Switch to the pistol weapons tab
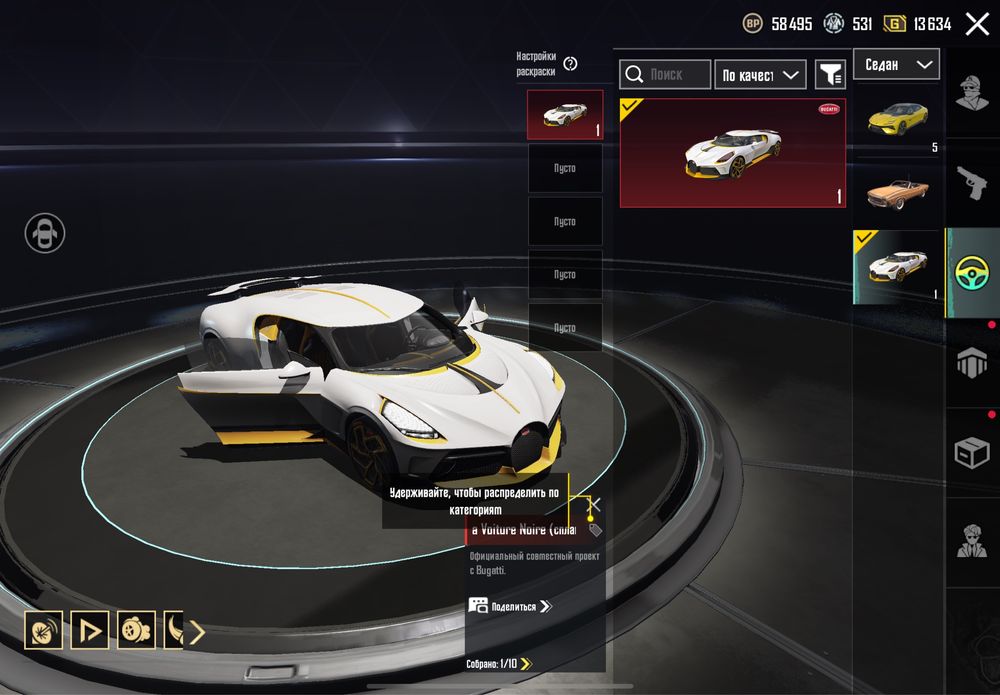Screen dimensions: 1000x695 click(972, 180)
